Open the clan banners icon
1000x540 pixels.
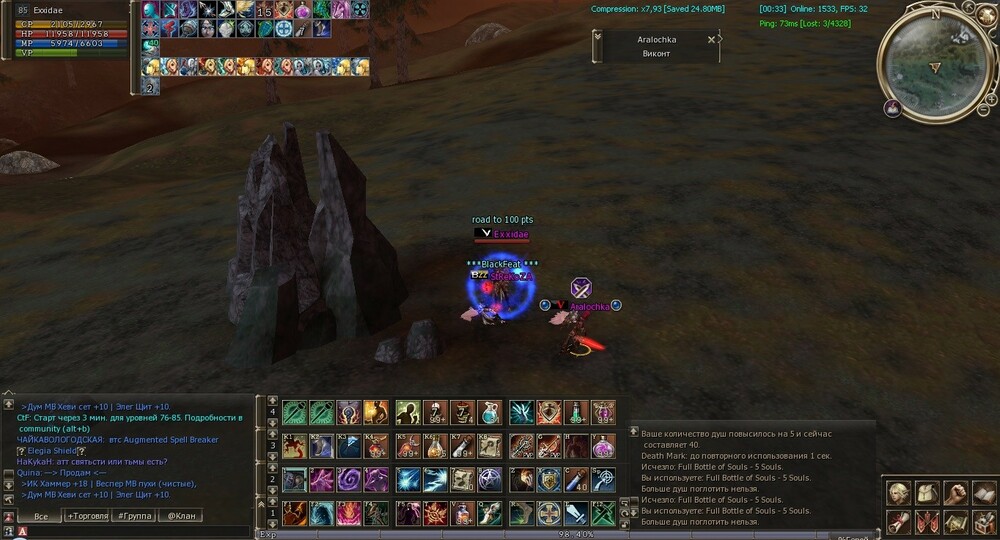pyautogui.click(x=925, y=521)
